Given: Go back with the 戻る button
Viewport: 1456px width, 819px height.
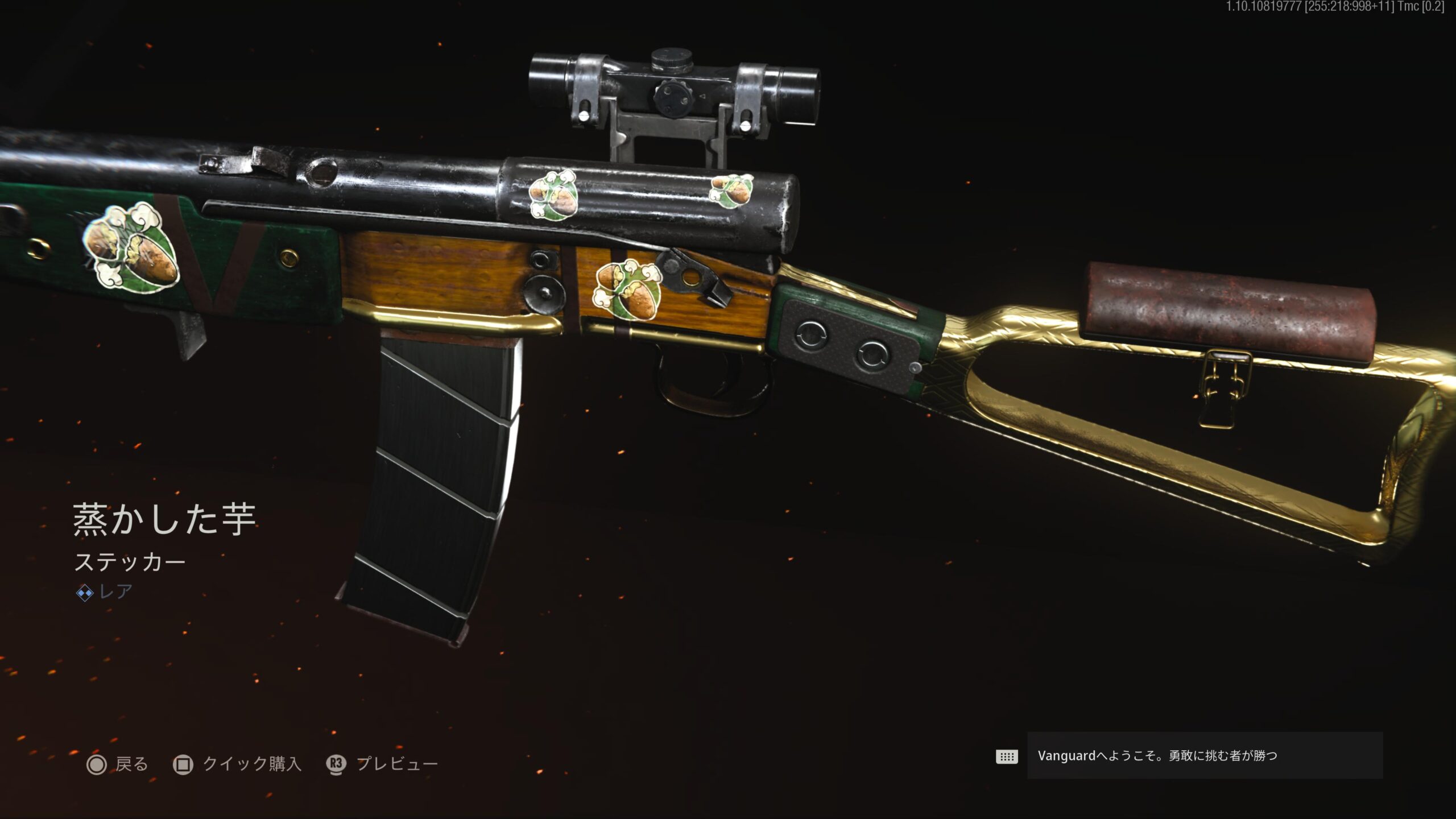Looking at the screenshot, I should click(x=118, y=764).
